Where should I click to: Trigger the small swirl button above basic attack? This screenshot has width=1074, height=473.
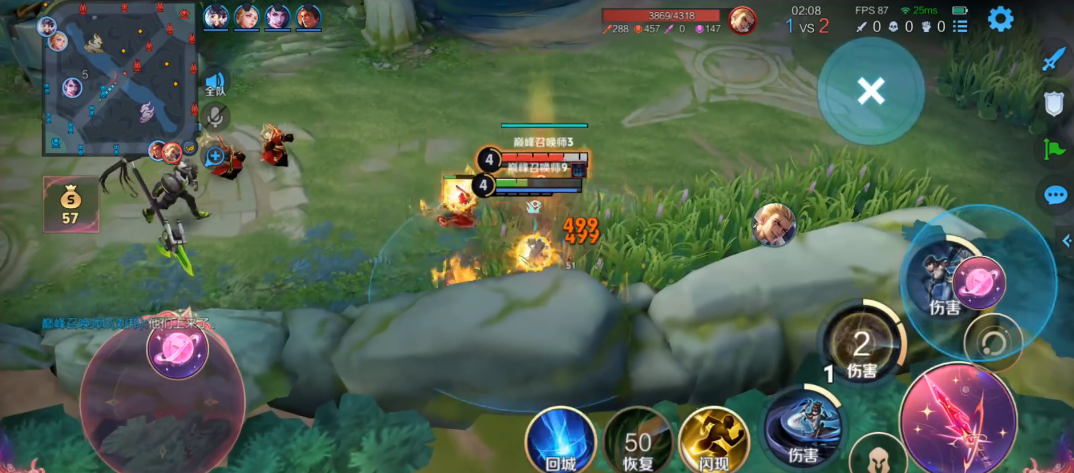(992, 342)
